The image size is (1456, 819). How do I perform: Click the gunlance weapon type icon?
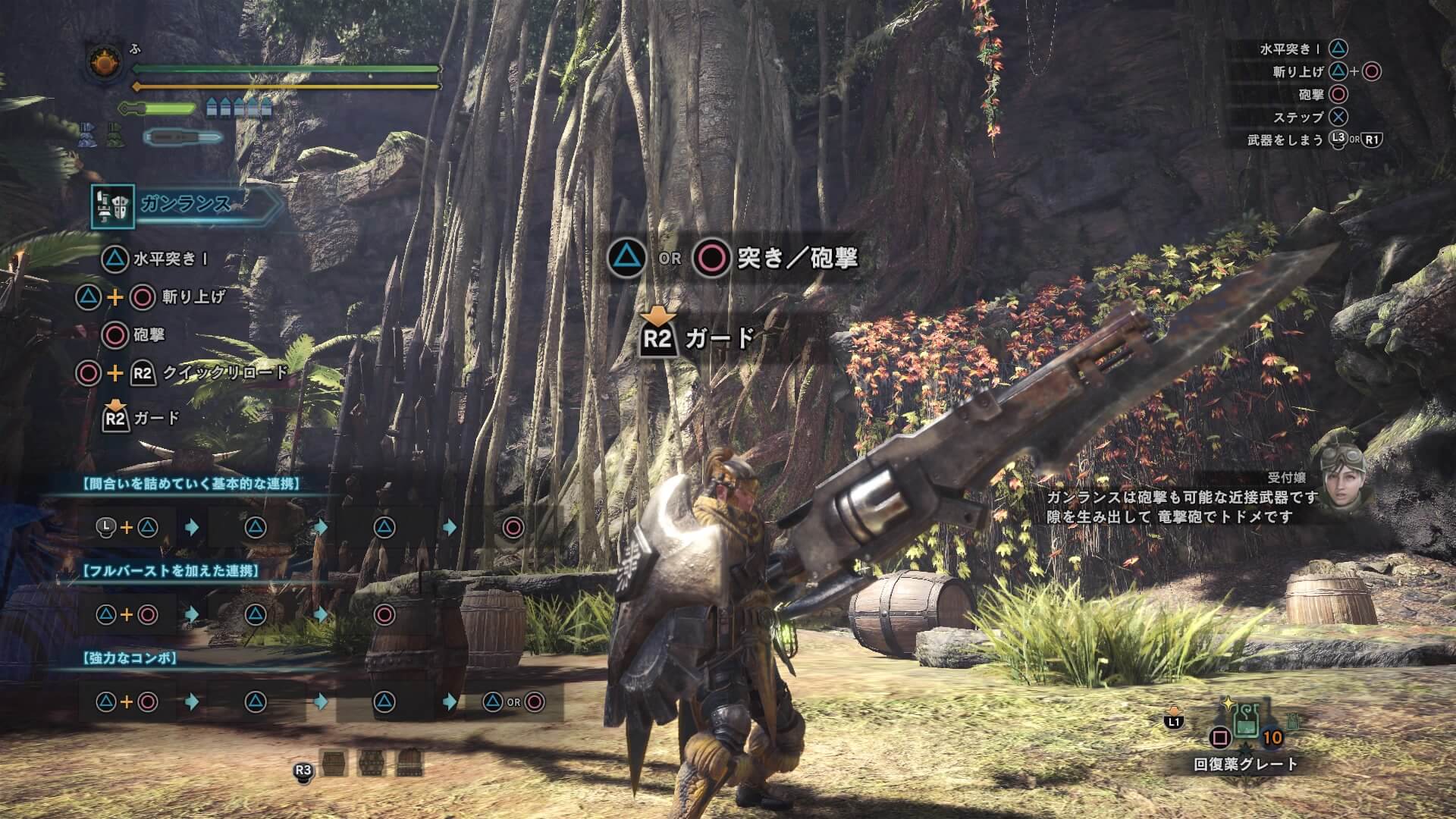tap(113, 206)
